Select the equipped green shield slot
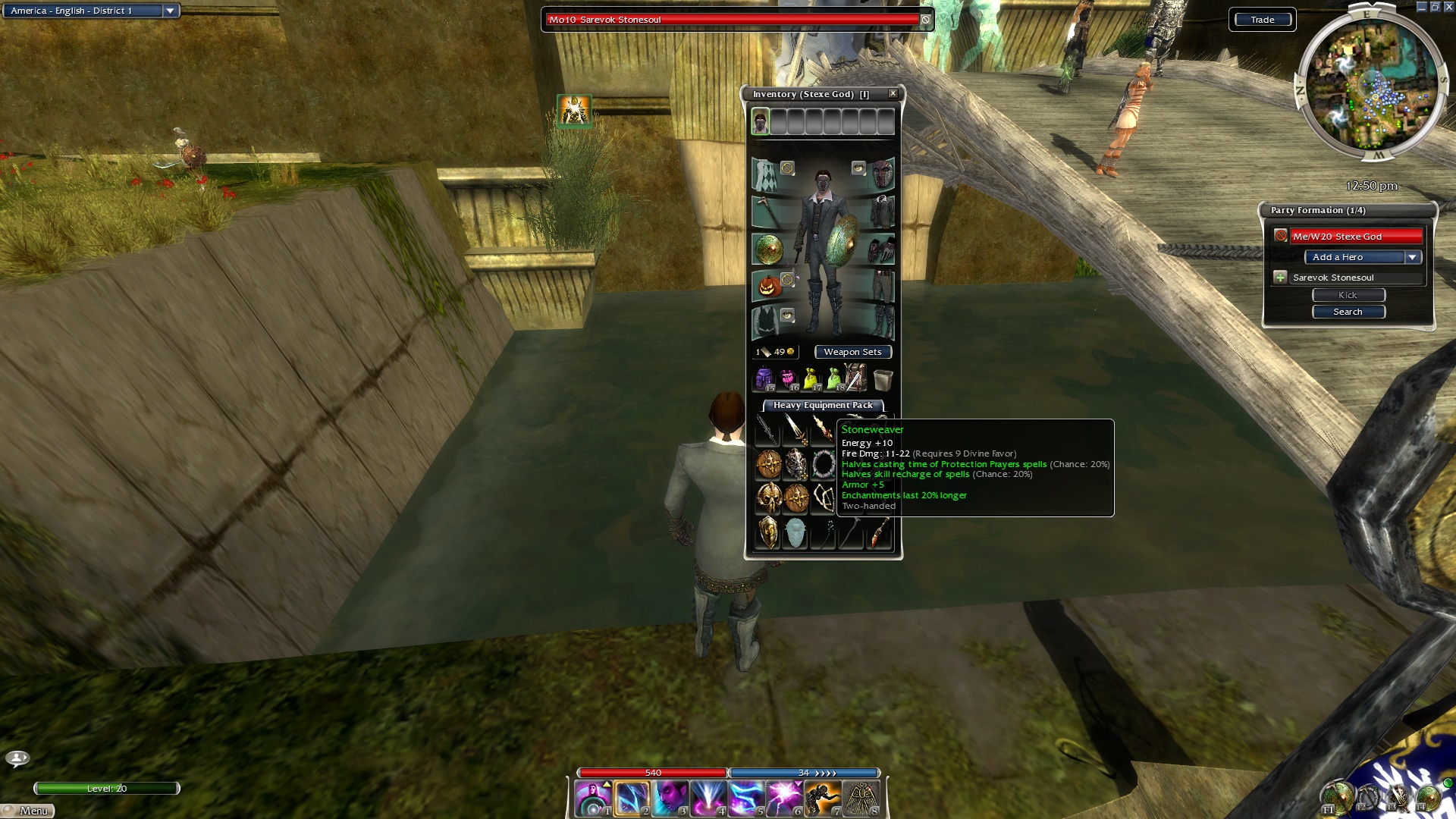The width and height of the screenshot is (1456, 819). pos(768,249)
